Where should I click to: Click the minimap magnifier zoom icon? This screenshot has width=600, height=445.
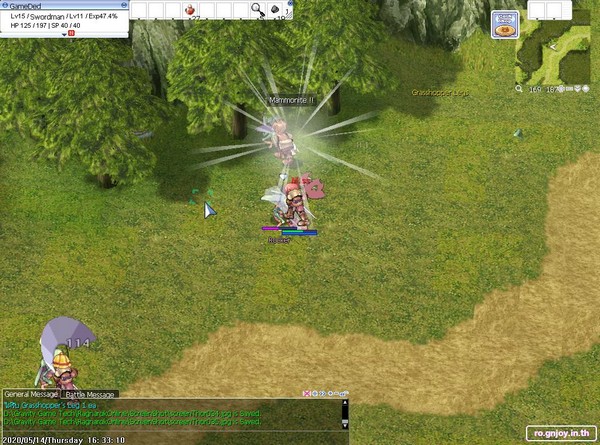click(x=520, y=89)
